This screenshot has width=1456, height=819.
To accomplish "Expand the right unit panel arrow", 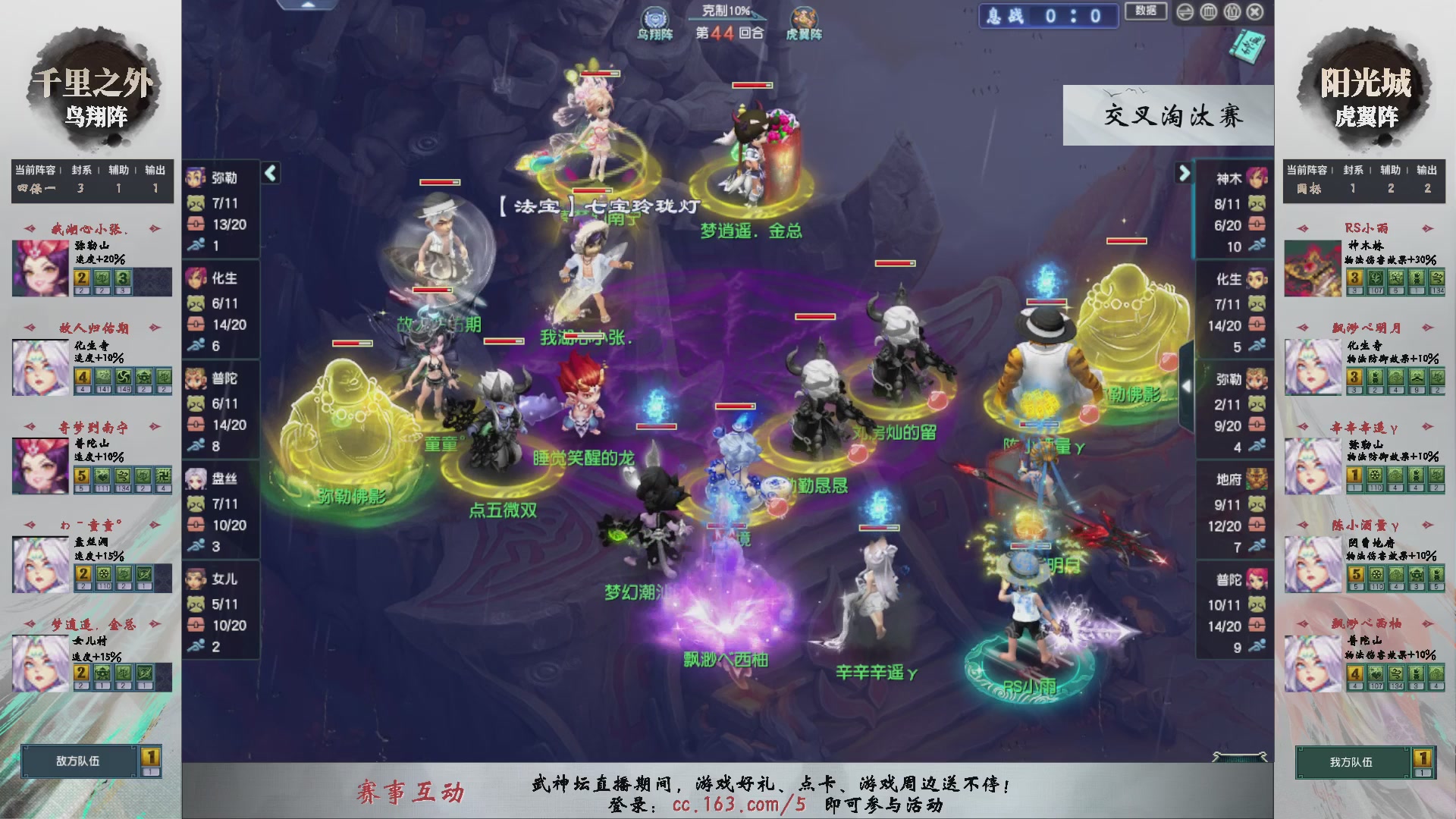I will pyautogui.click(x=1184, y=173).
